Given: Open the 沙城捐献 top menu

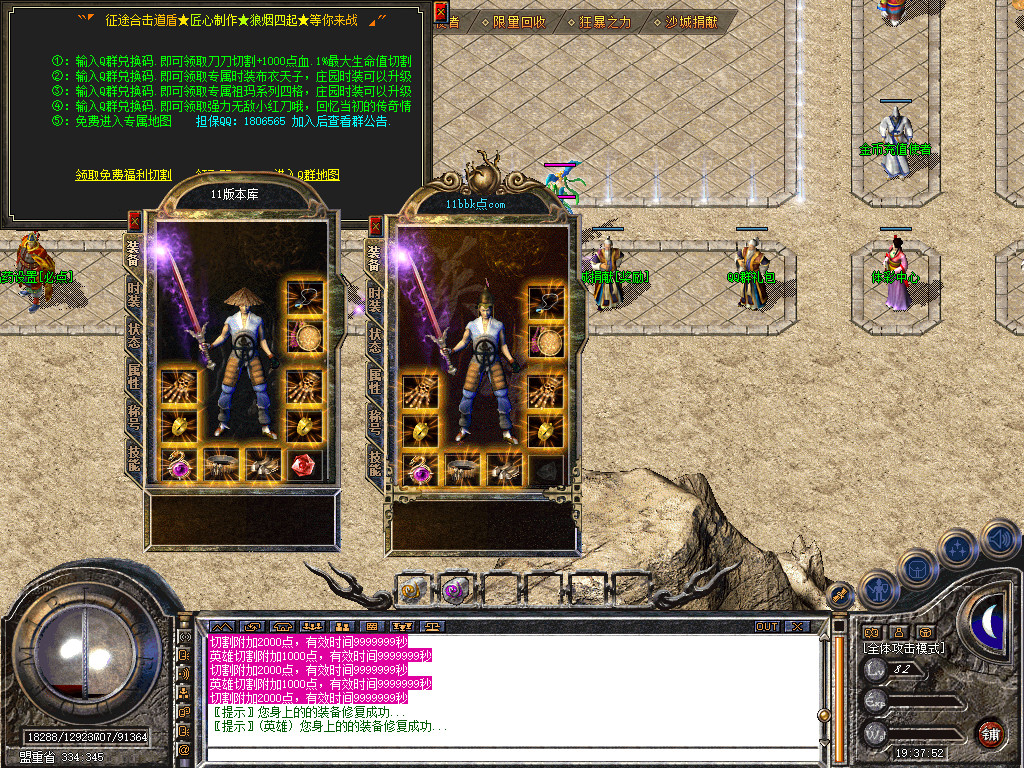Looking at the screenshot, I should [691, 21].
